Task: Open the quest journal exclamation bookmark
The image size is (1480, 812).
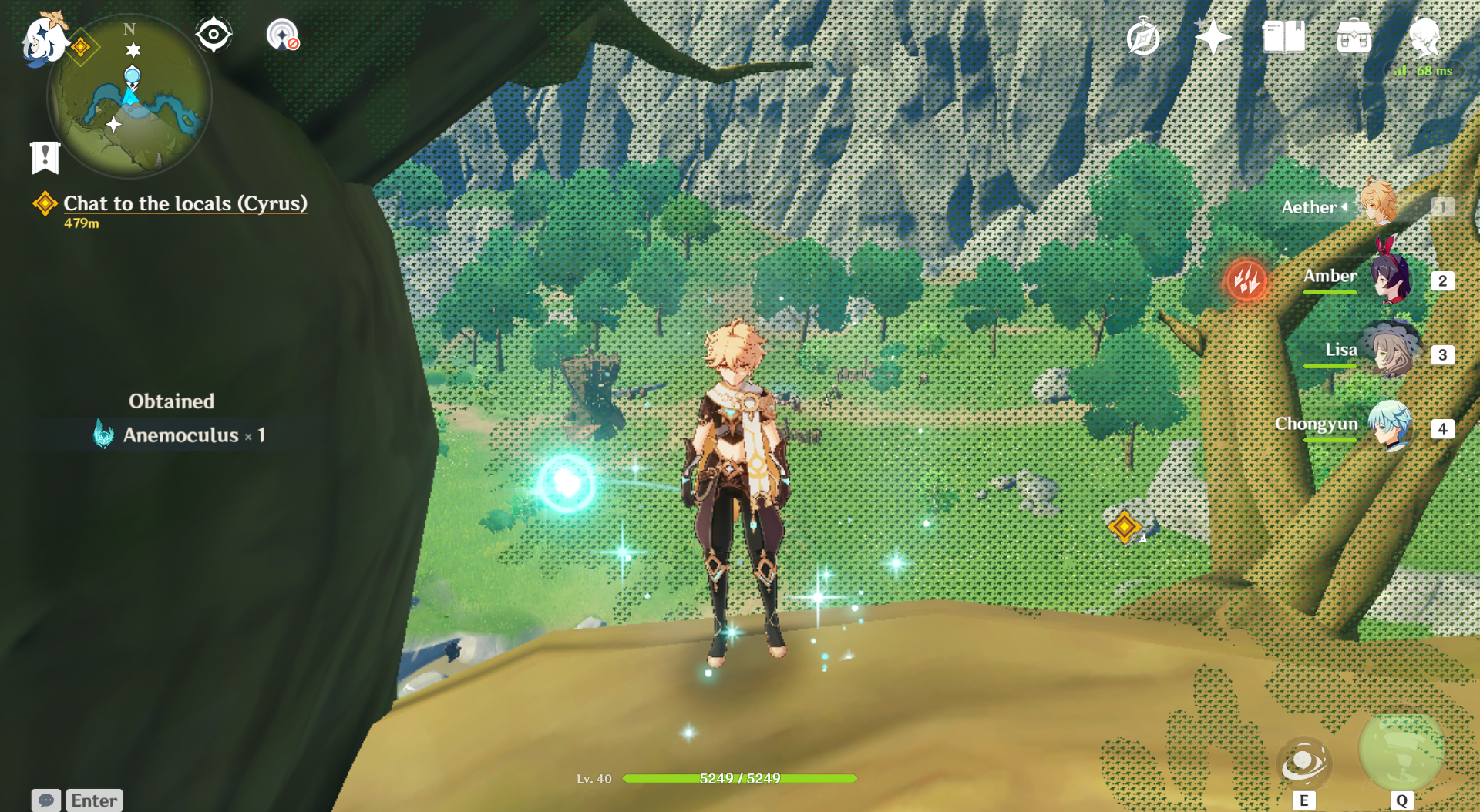Action: click(45, 157)
